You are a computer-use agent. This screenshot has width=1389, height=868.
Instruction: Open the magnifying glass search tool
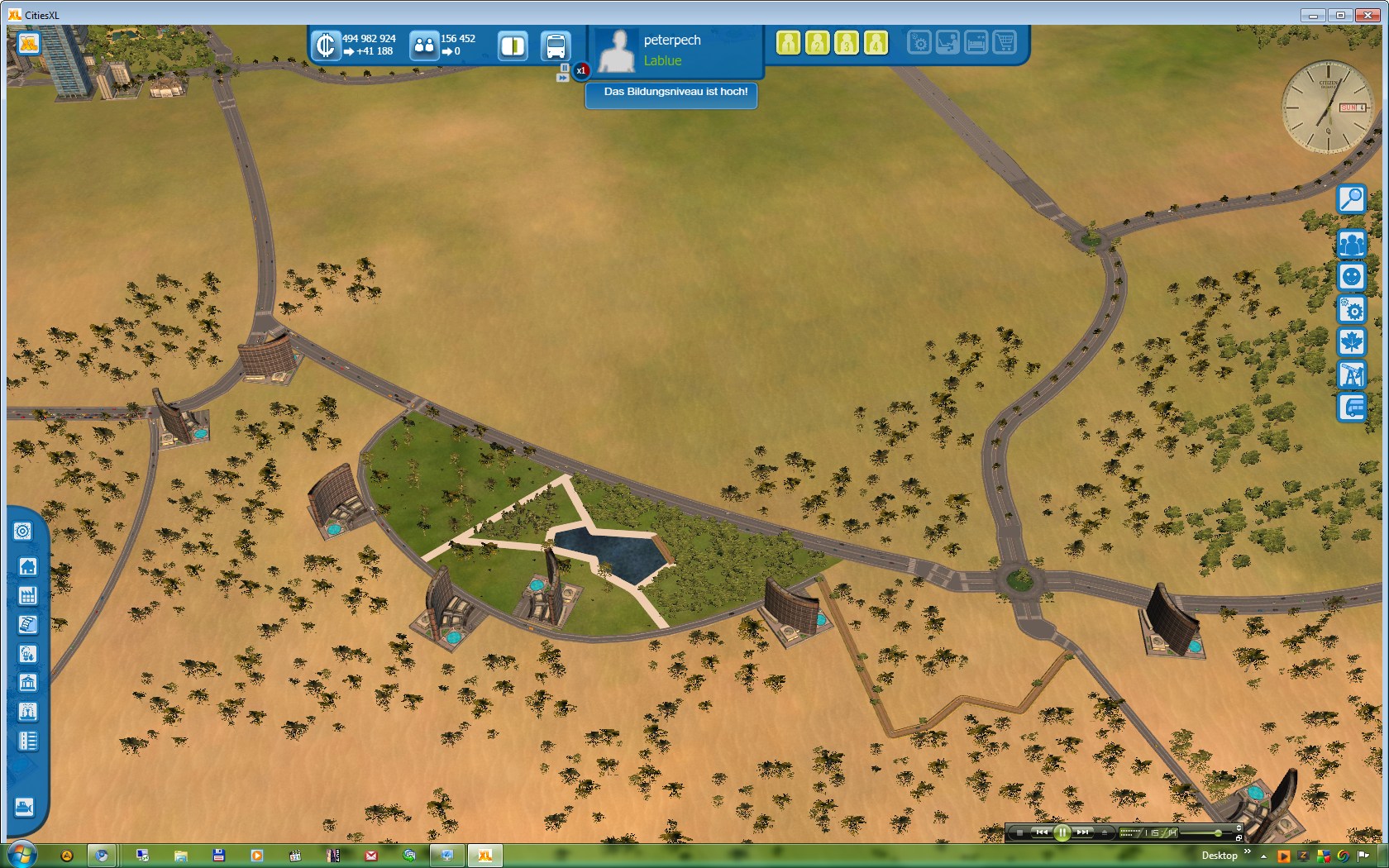(1351, 199)
